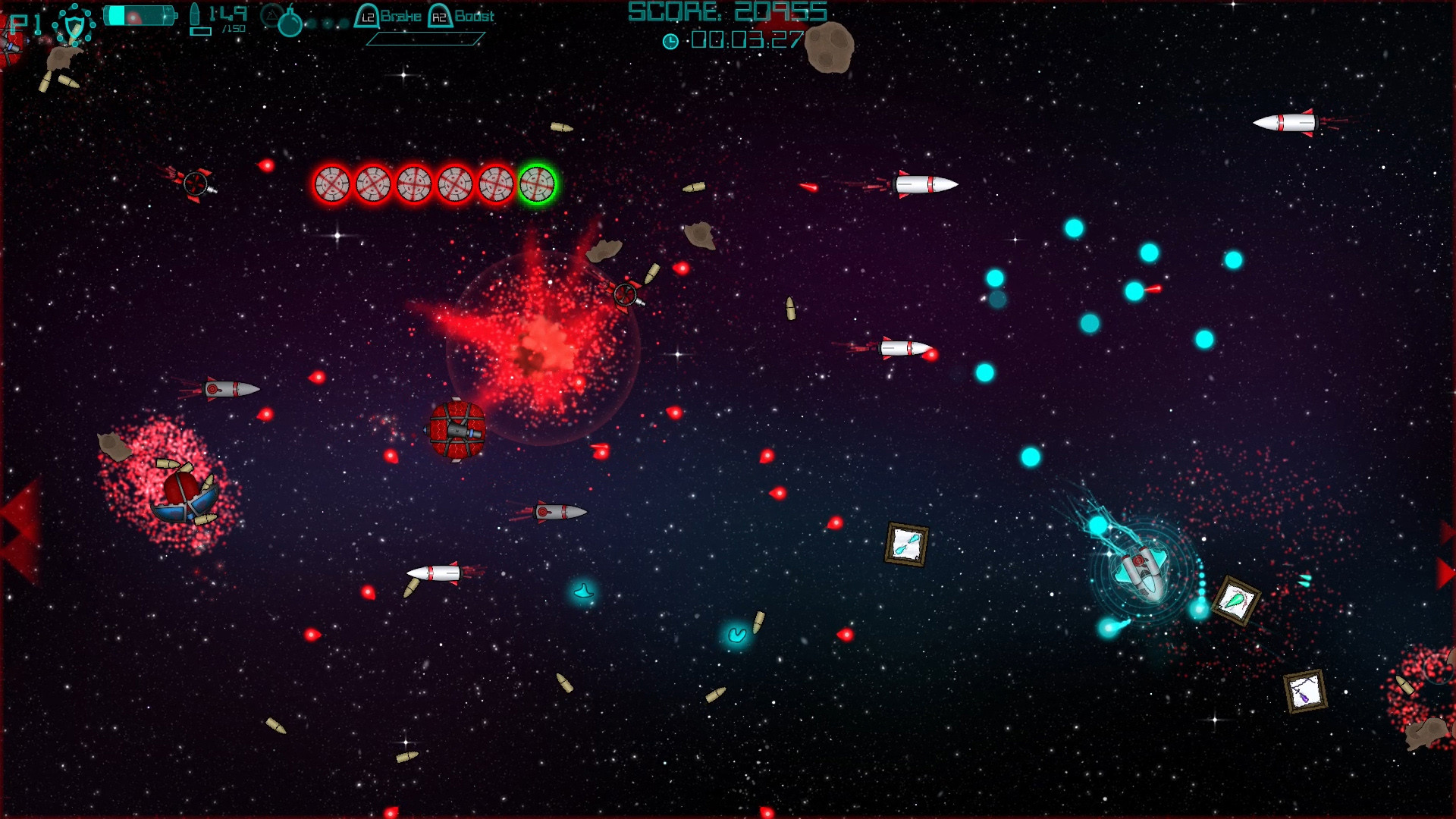Click the clock icon next to the timer

pyautogui.click(x=671, y=41)
